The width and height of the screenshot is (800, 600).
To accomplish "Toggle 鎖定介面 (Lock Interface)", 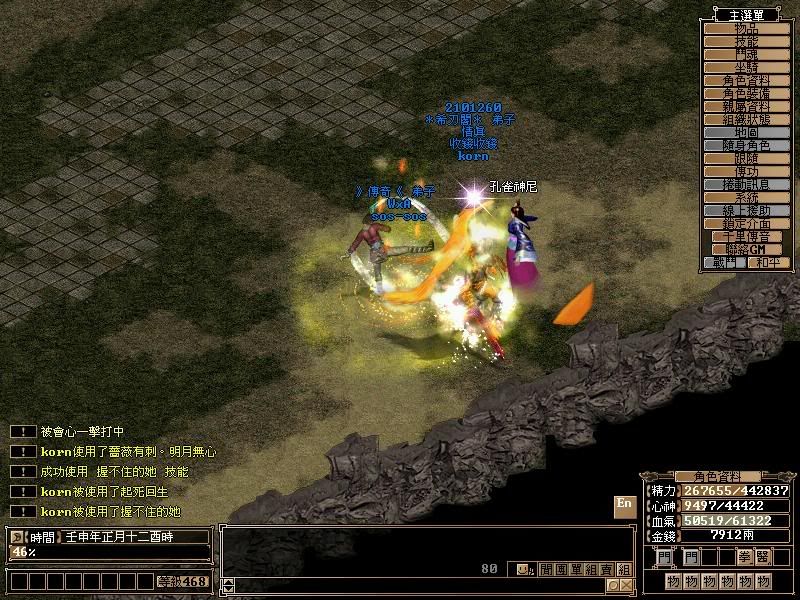I will 747,224.
